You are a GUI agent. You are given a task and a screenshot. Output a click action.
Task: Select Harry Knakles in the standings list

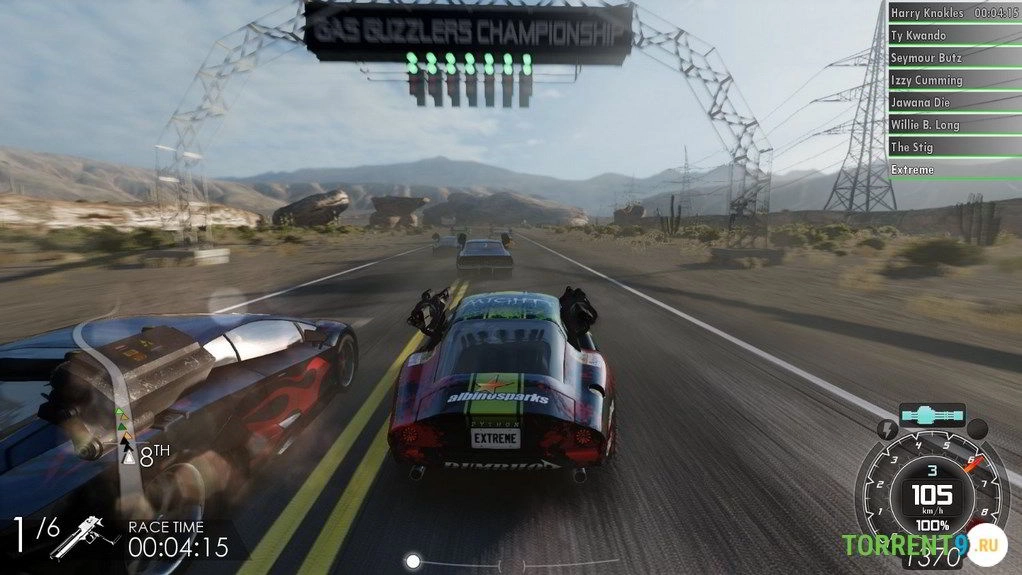(953, 13)
